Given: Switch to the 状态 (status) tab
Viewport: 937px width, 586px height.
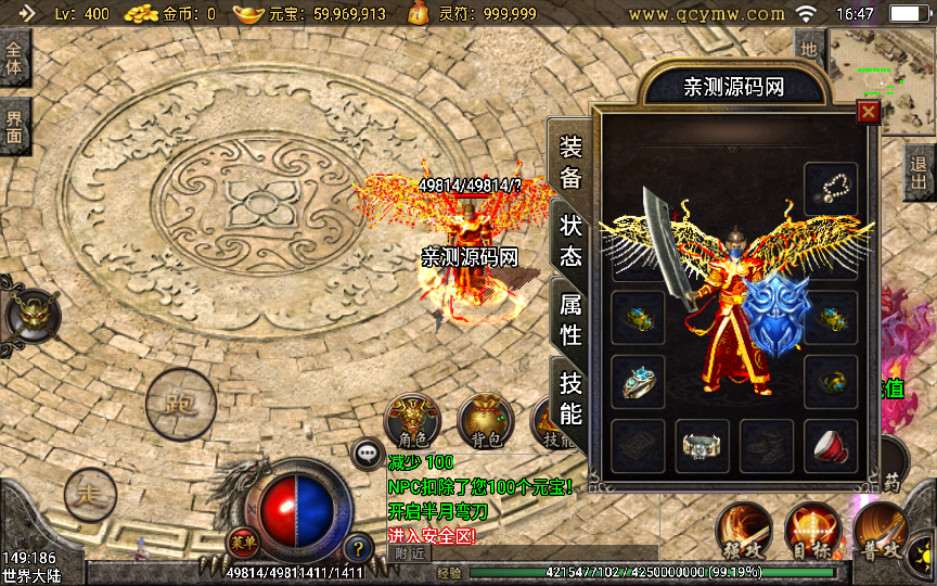Looking at the screenshot, I should point(570,239).
